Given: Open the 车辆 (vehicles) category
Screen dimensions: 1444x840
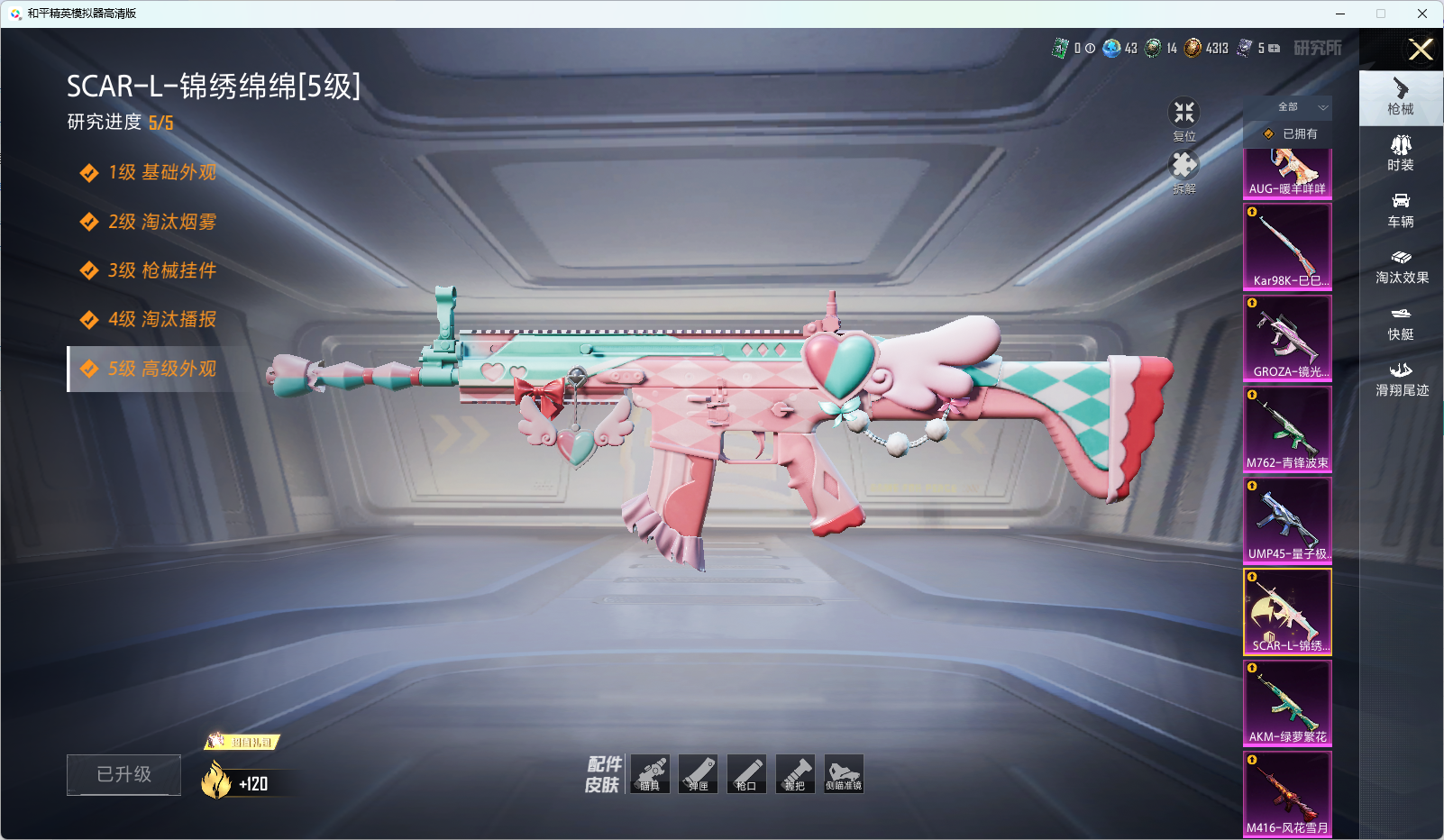Looking at the screenshot, I should 1401,210.
